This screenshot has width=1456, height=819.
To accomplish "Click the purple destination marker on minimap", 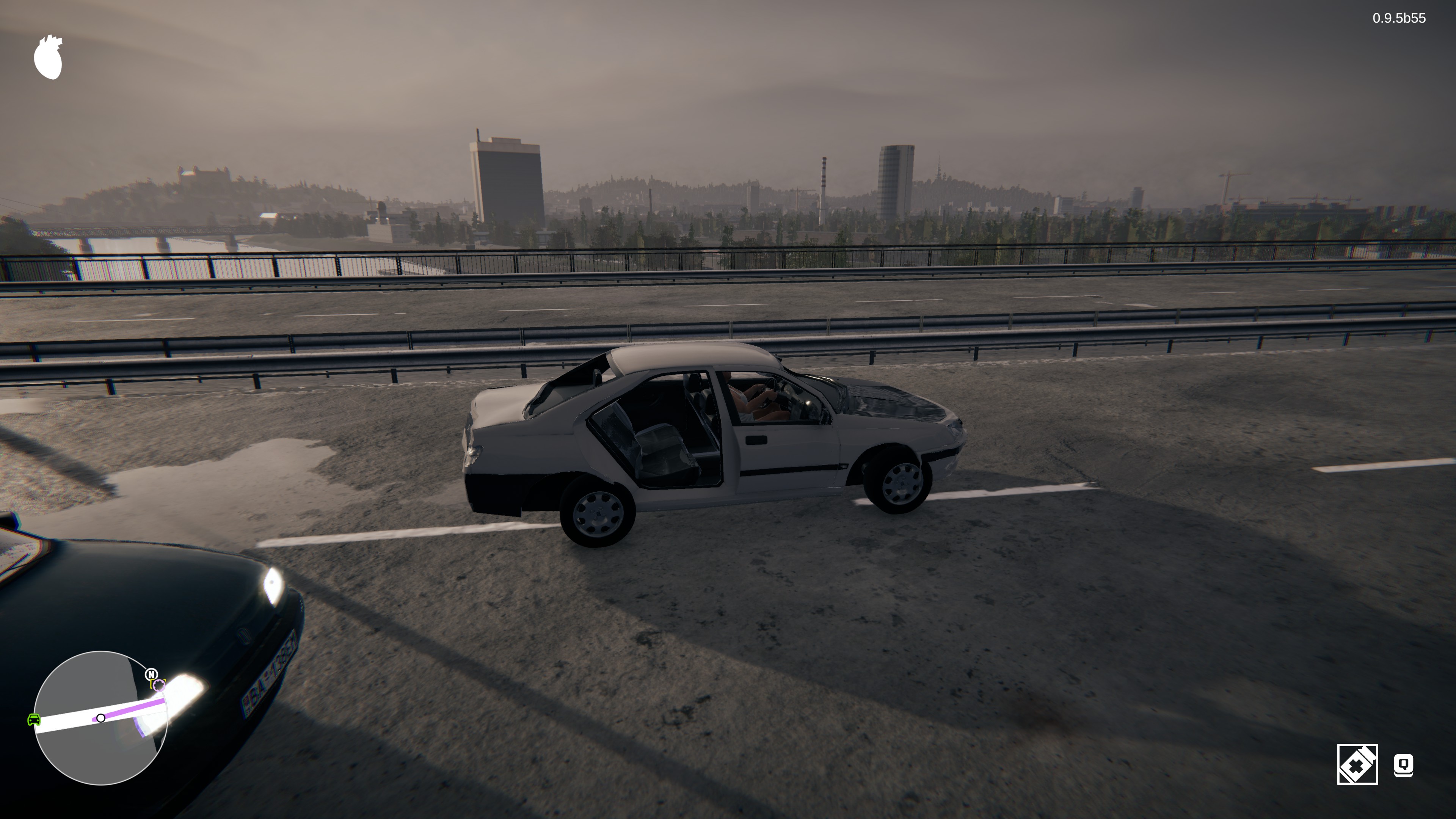I will coord(159,686).
